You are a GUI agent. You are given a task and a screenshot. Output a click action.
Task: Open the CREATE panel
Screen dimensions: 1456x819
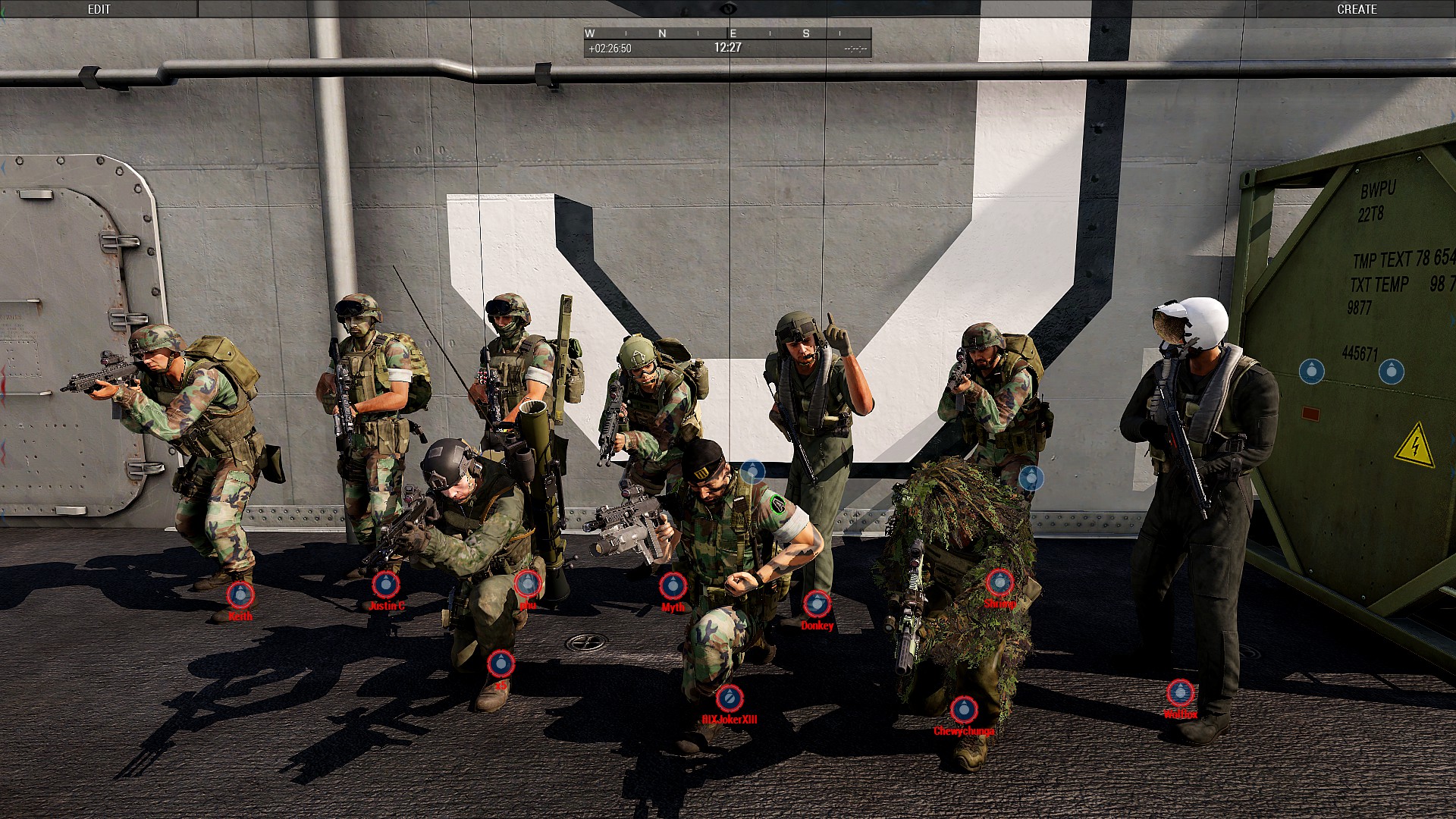[1356, 9]
